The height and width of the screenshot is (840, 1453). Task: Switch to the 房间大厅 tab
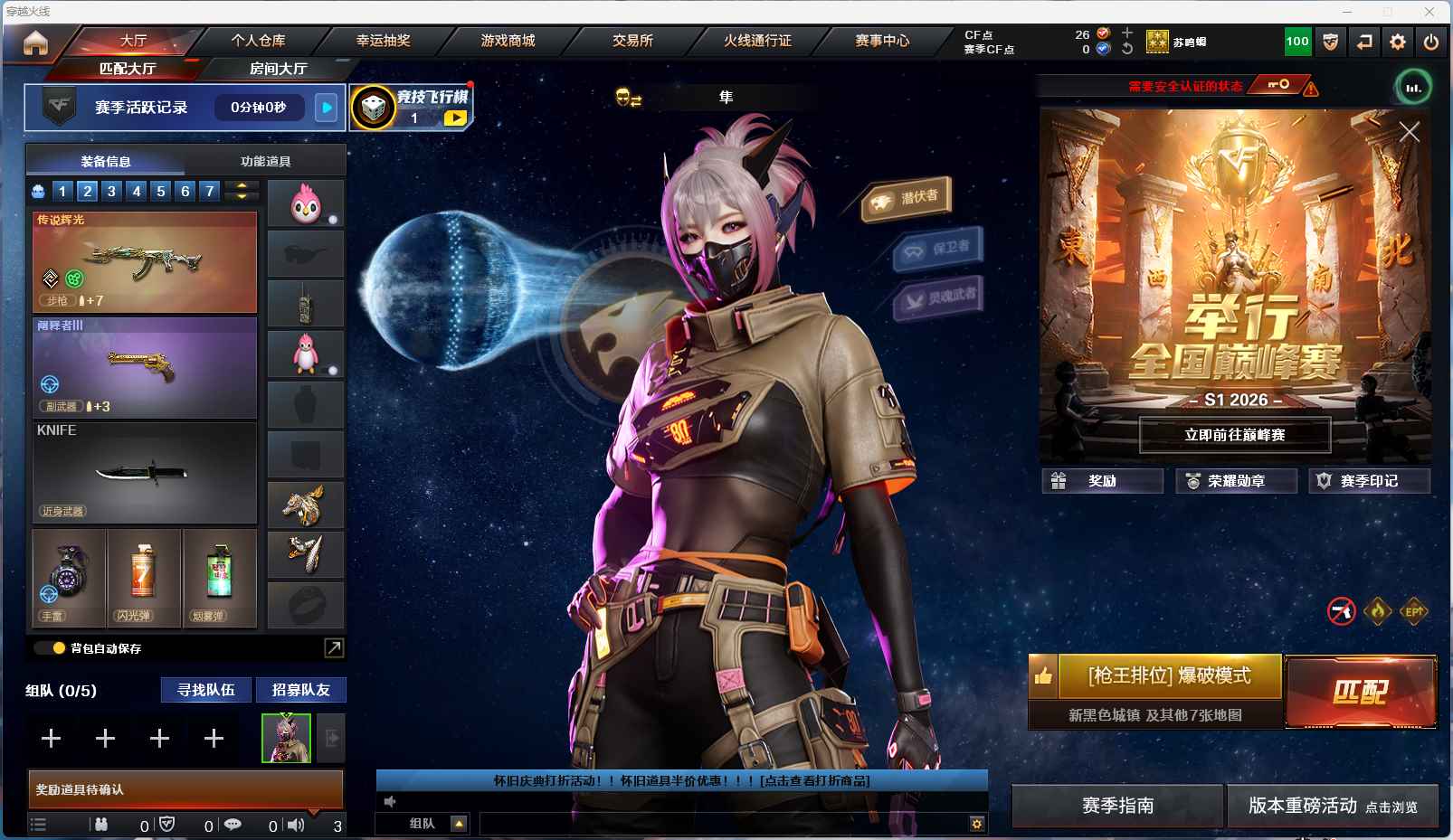[278, 69]
